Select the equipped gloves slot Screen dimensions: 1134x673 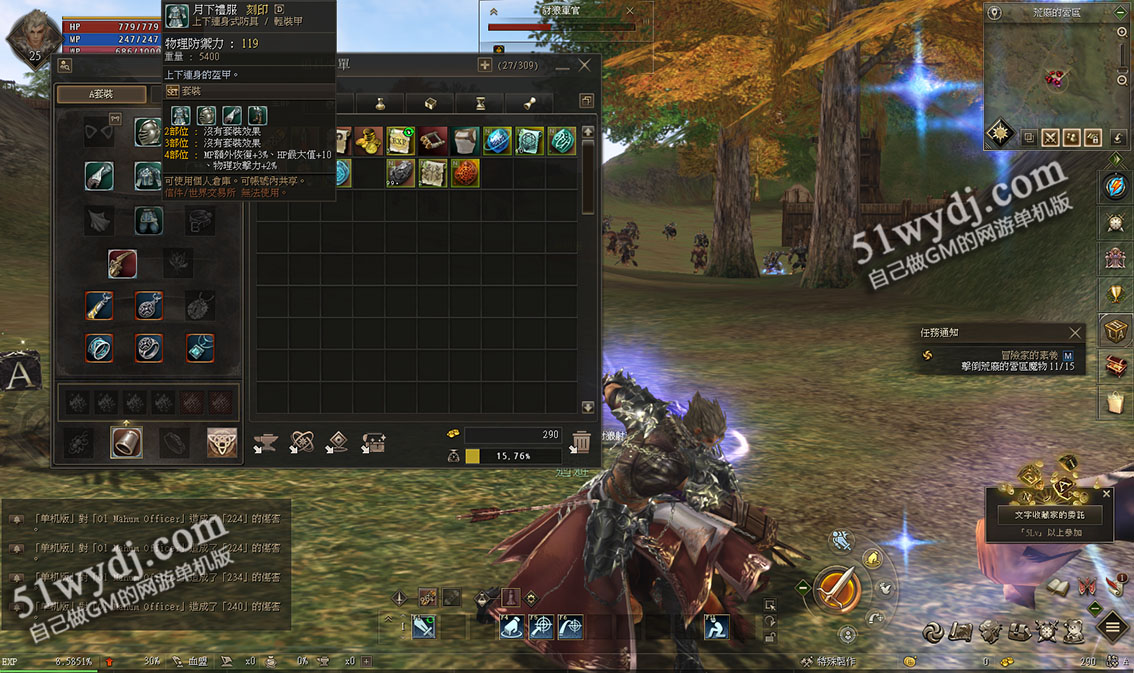click(x=98, y=176)
